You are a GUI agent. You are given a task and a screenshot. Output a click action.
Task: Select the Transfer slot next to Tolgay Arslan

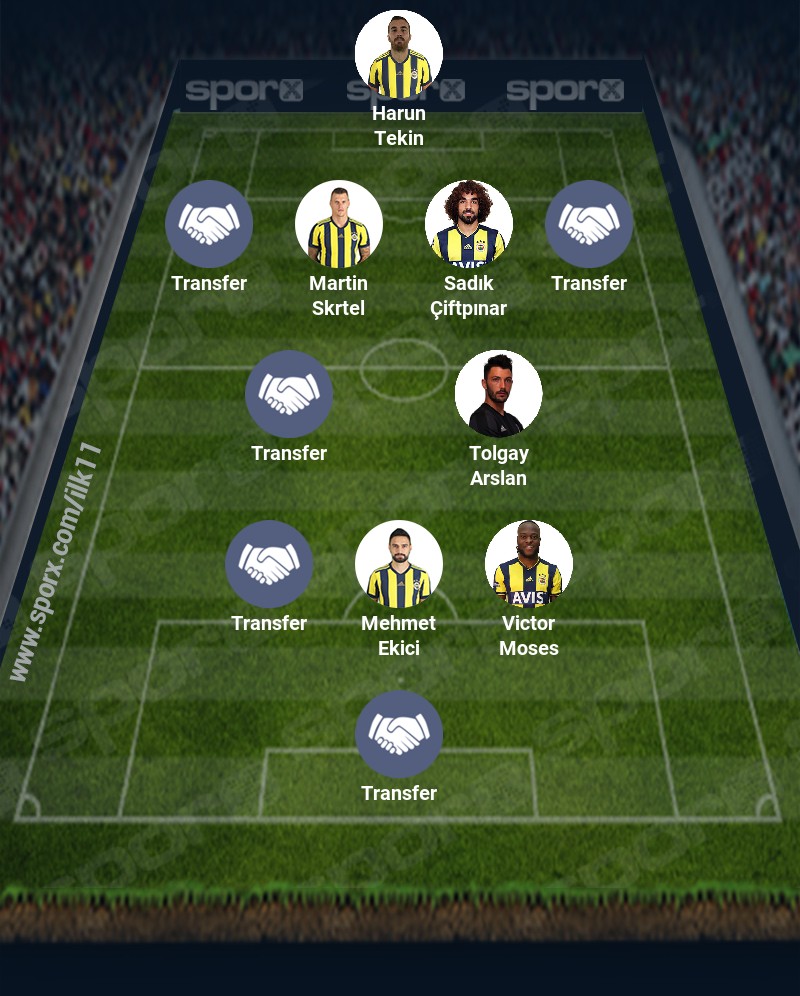pos(289,394)
